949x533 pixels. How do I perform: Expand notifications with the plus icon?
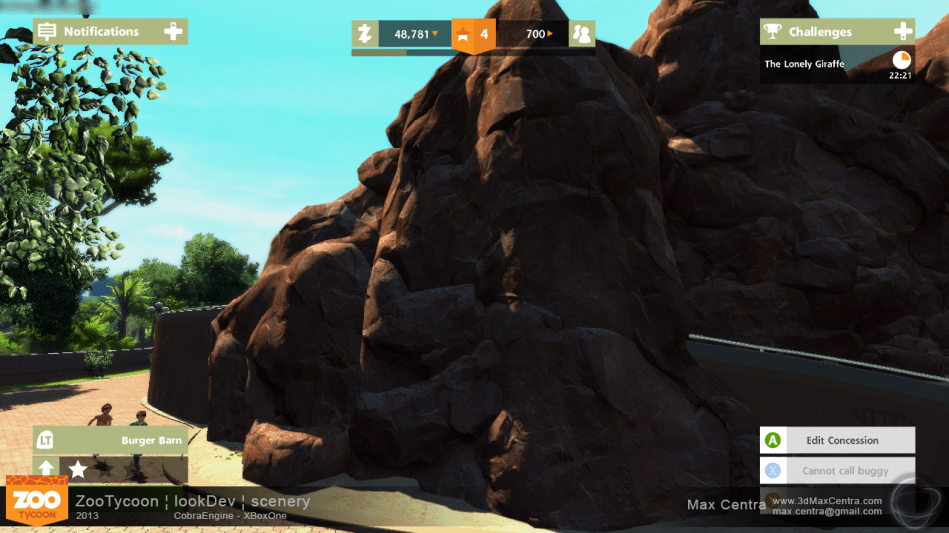pos(174,32)
